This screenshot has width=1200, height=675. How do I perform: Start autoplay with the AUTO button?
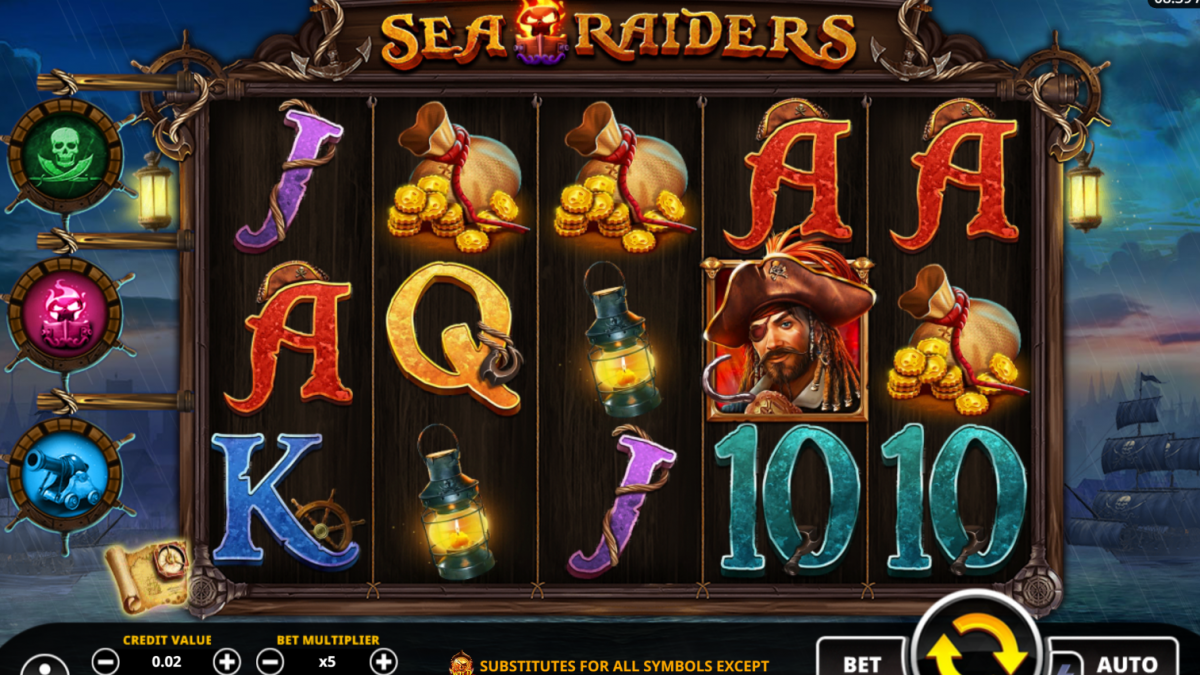pyautogui.click(x=1127, y=661)
